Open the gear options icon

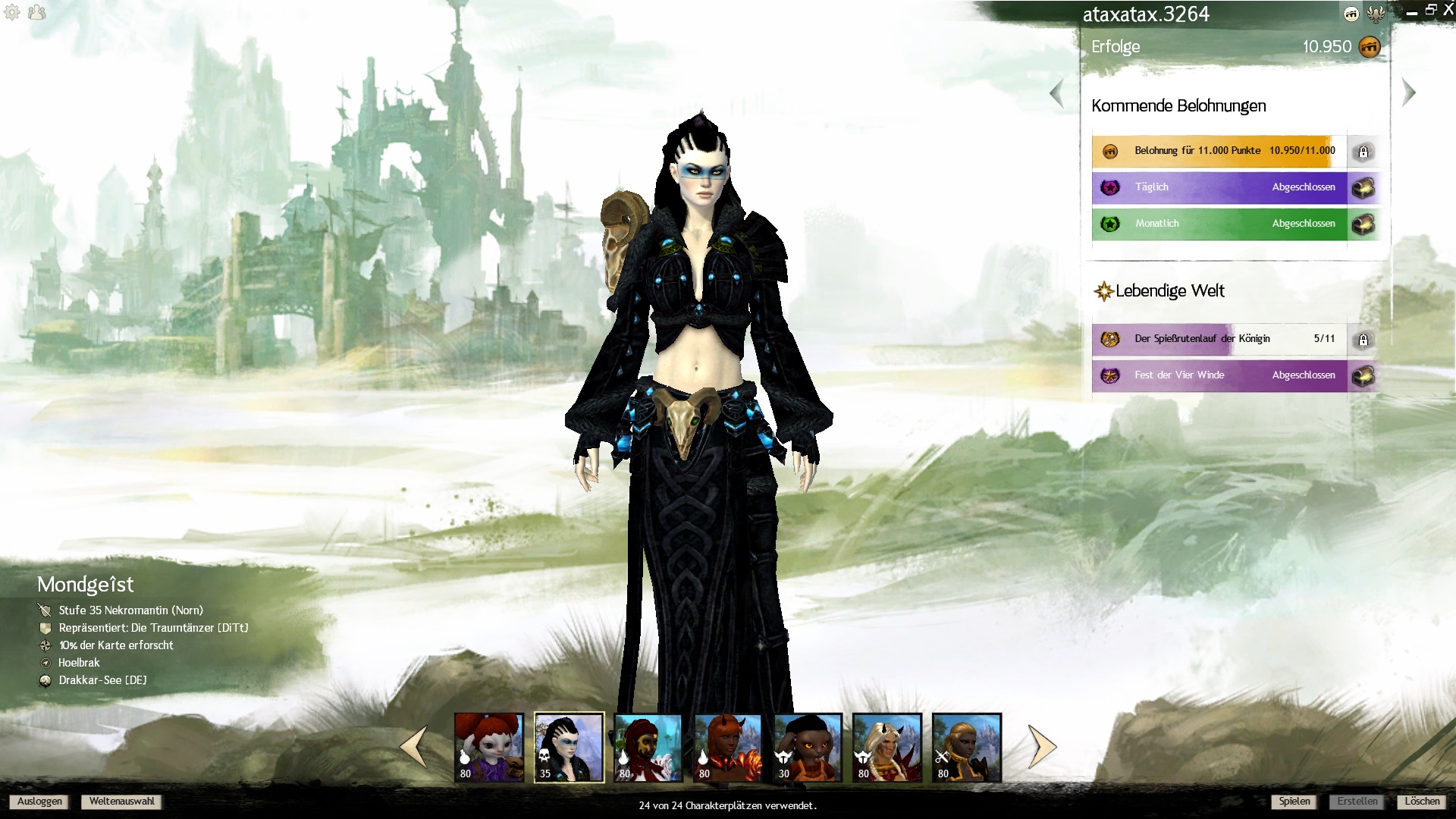coord(12,12)
